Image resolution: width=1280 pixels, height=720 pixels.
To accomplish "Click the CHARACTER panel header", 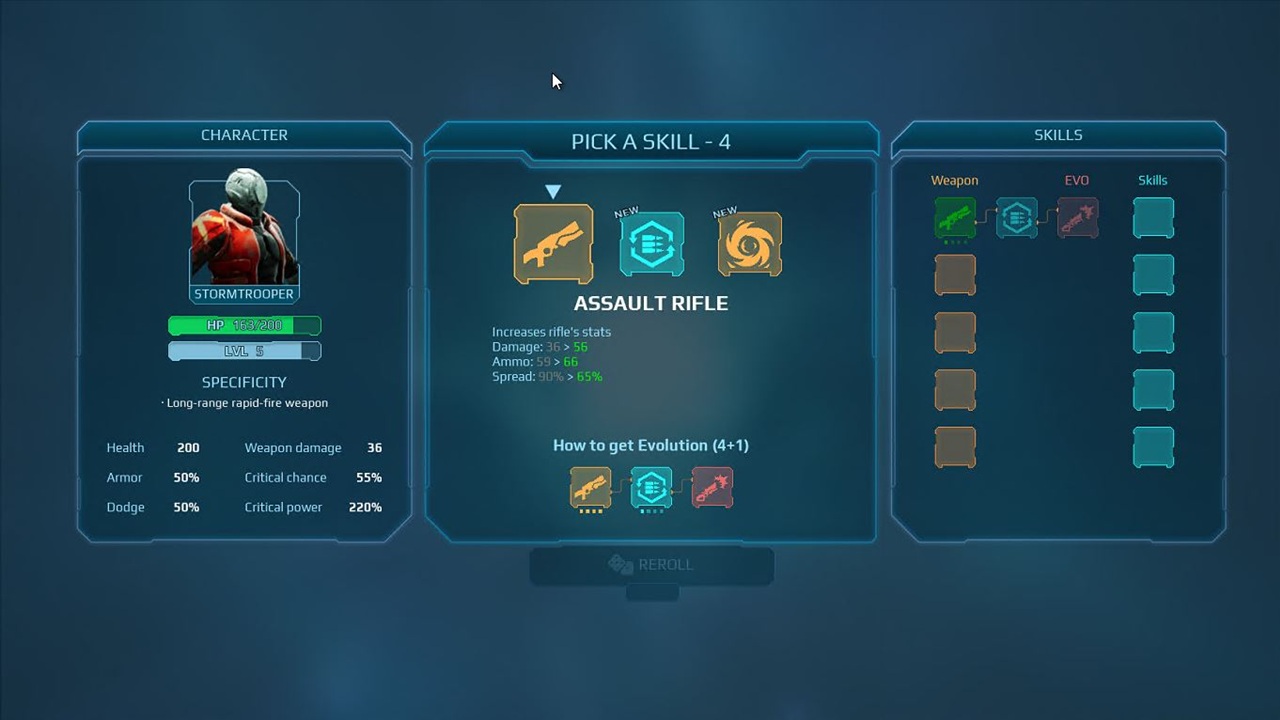I will 244,134.
